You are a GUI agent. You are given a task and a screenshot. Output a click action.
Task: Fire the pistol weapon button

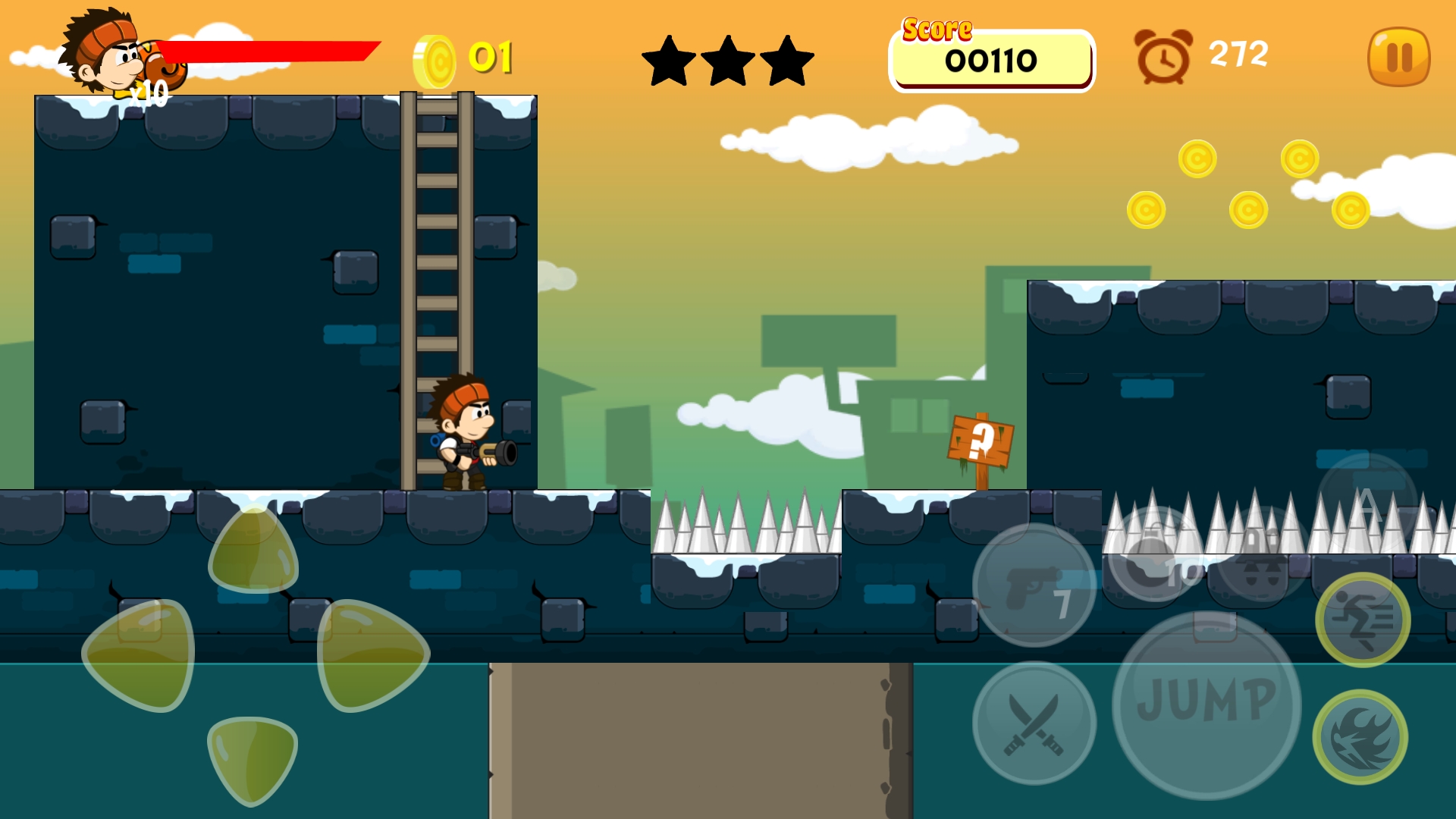click(x=1034, y=585)
